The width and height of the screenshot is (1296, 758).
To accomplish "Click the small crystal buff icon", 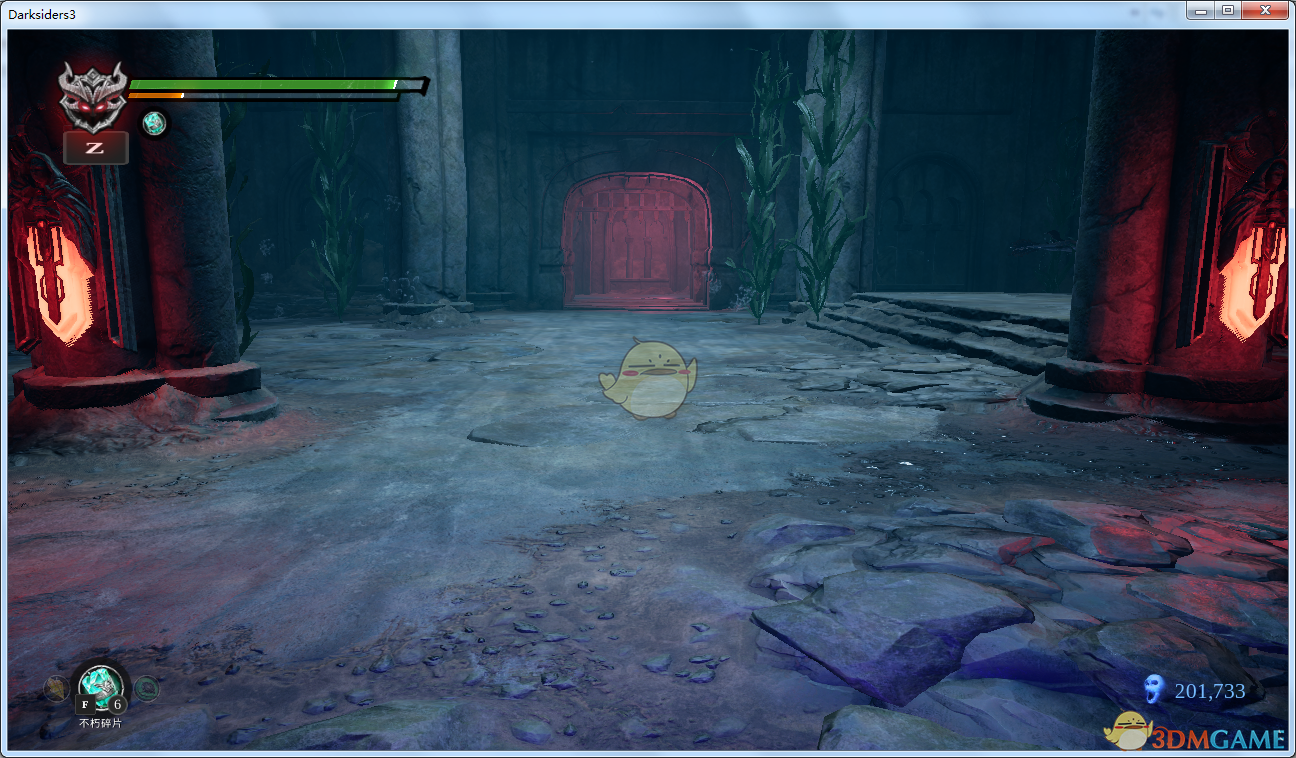I will click(153, 123).
